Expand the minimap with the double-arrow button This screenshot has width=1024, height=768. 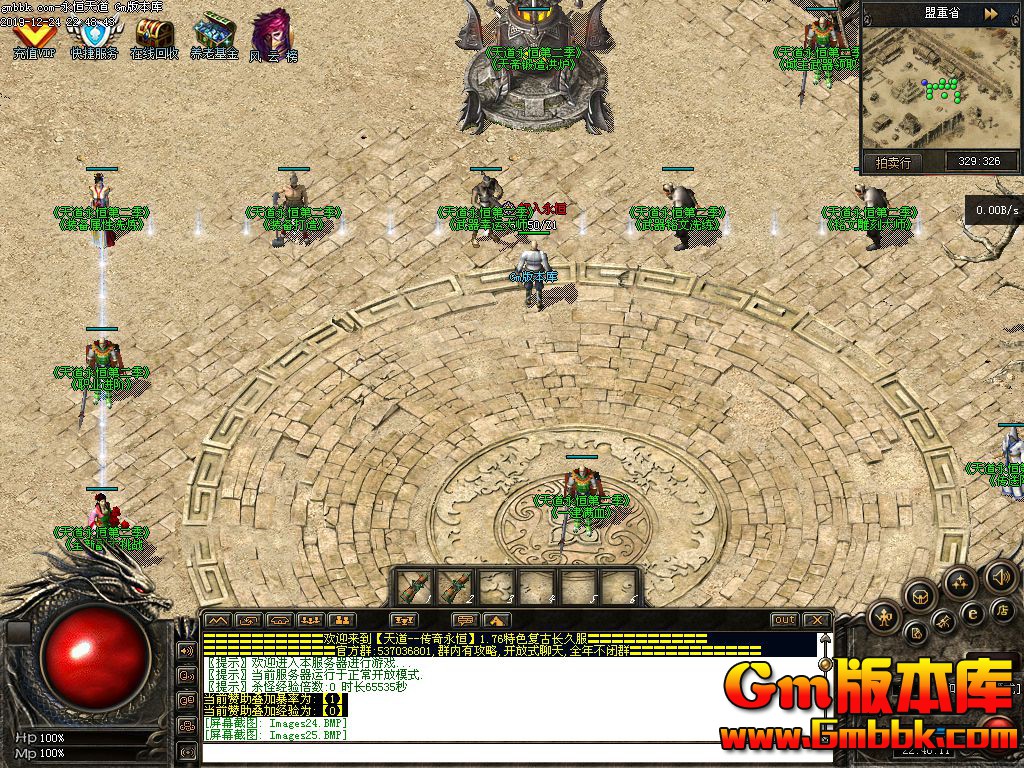[x=989, y=14]
